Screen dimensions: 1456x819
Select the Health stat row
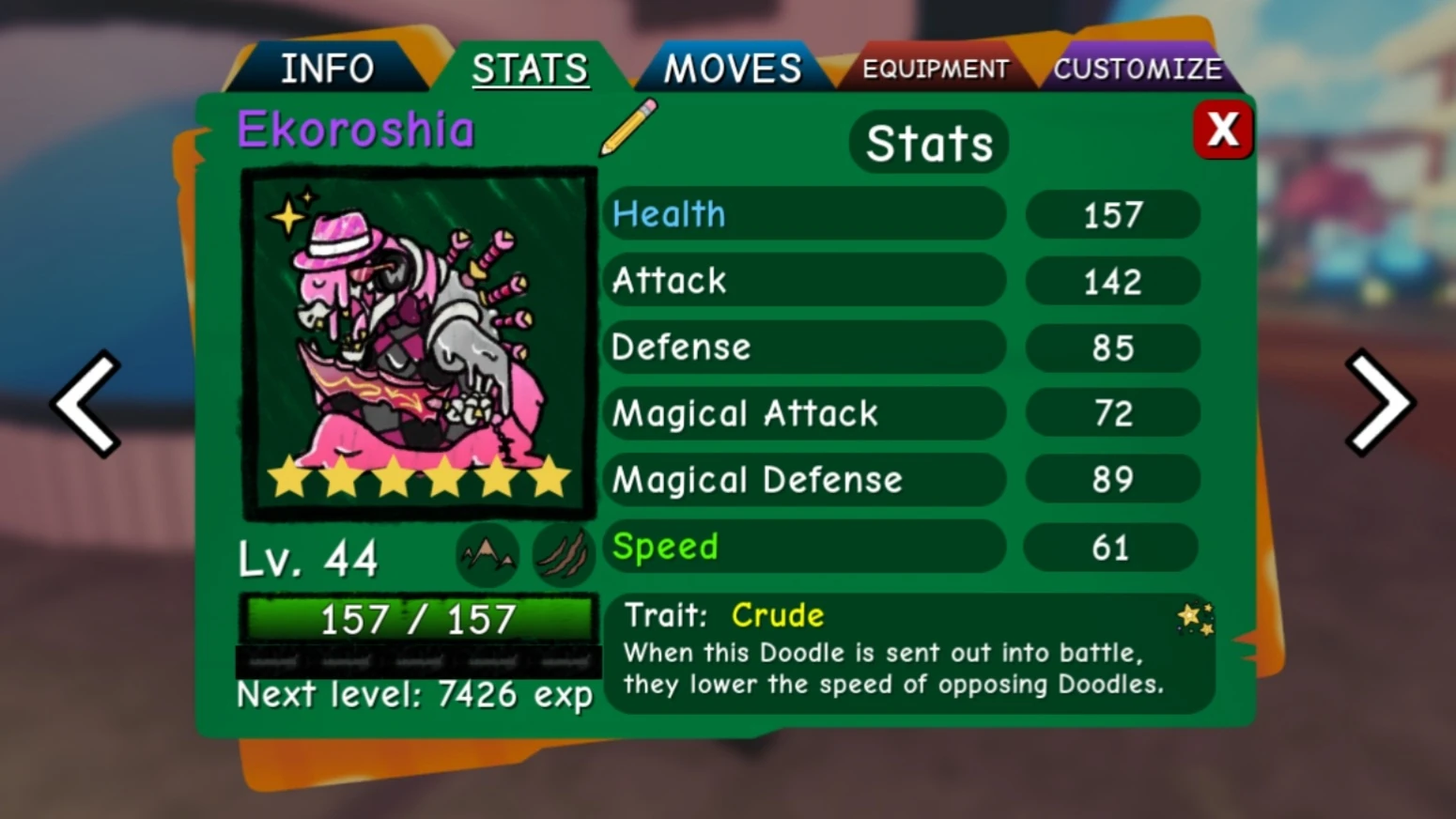[x=804, y=215]
